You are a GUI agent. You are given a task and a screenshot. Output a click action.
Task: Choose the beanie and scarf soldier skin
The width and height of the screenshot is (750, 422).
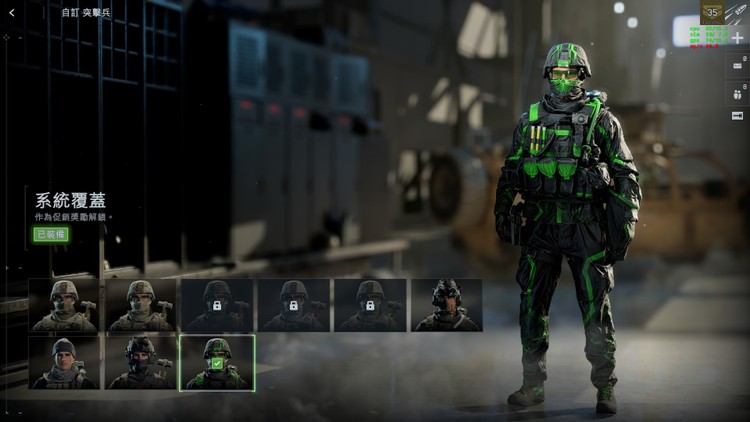[x=64, y=362]
